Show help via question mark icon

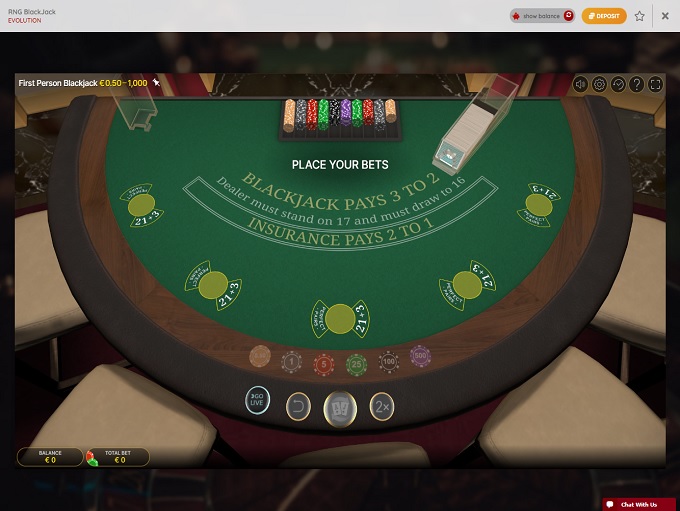636,84
